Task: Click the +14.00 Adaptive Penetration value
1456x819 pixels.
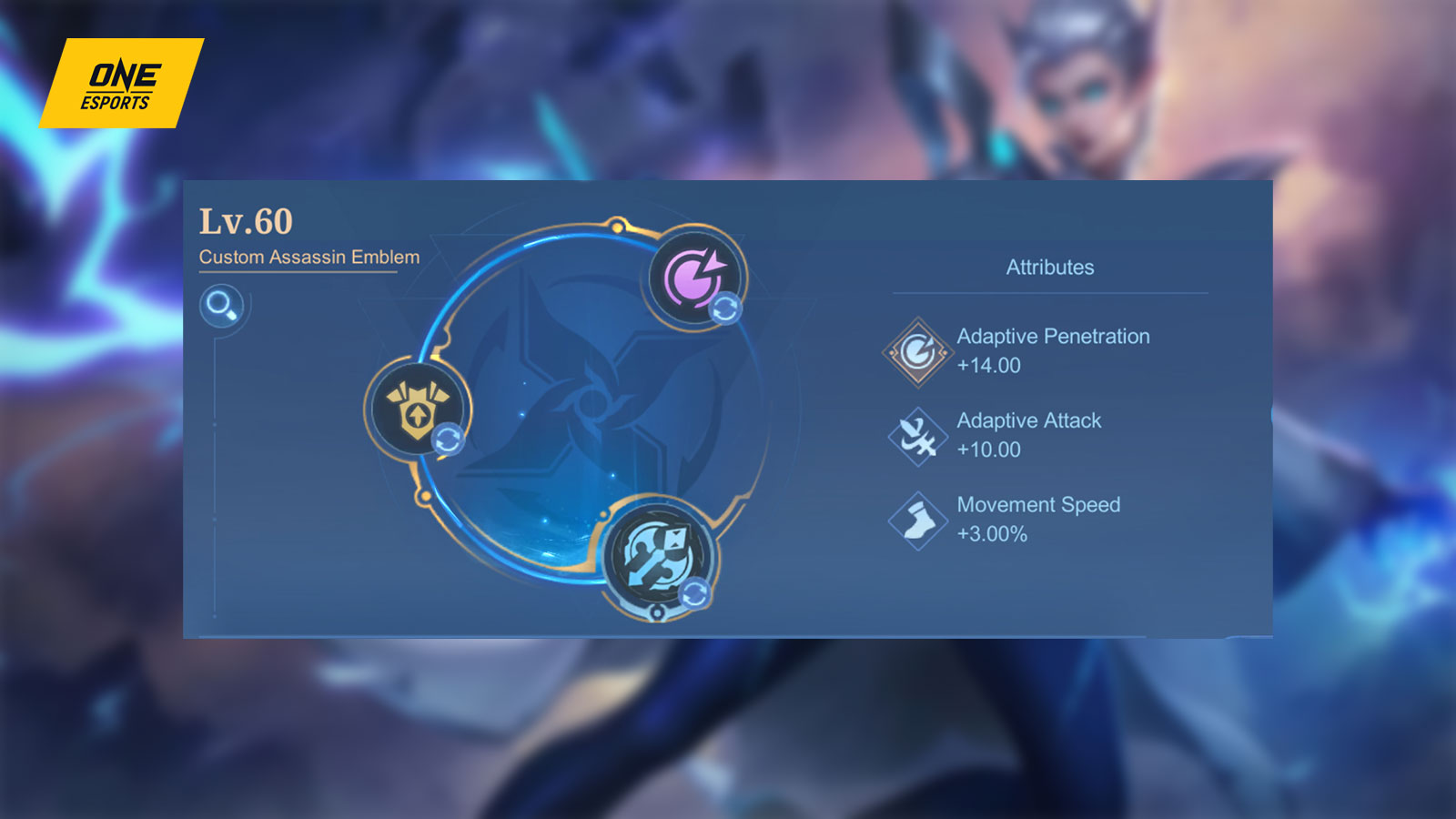Action: (987, 366)
